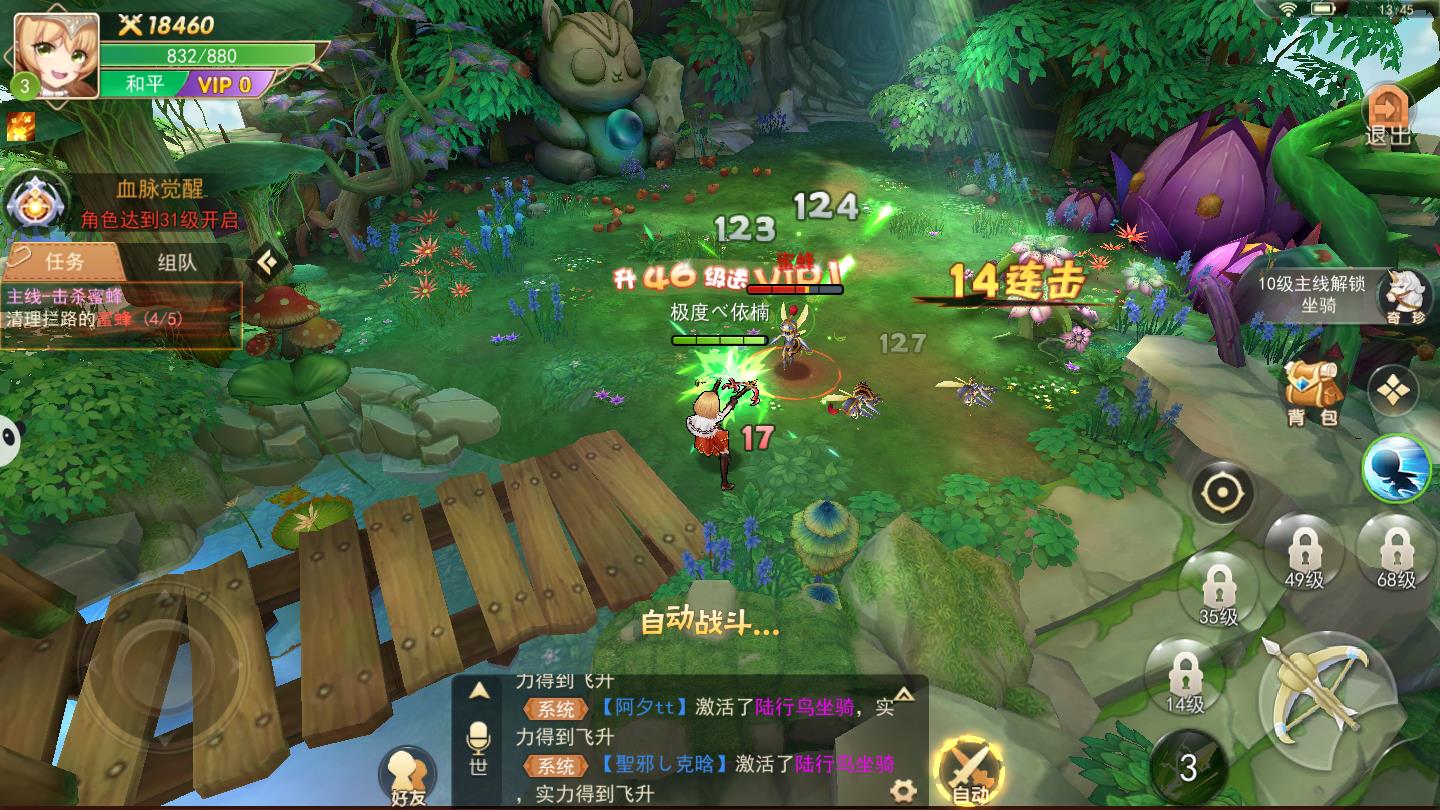Tap the microphone voice chat button
1440x810 pixels.
[x=479, y=747]
